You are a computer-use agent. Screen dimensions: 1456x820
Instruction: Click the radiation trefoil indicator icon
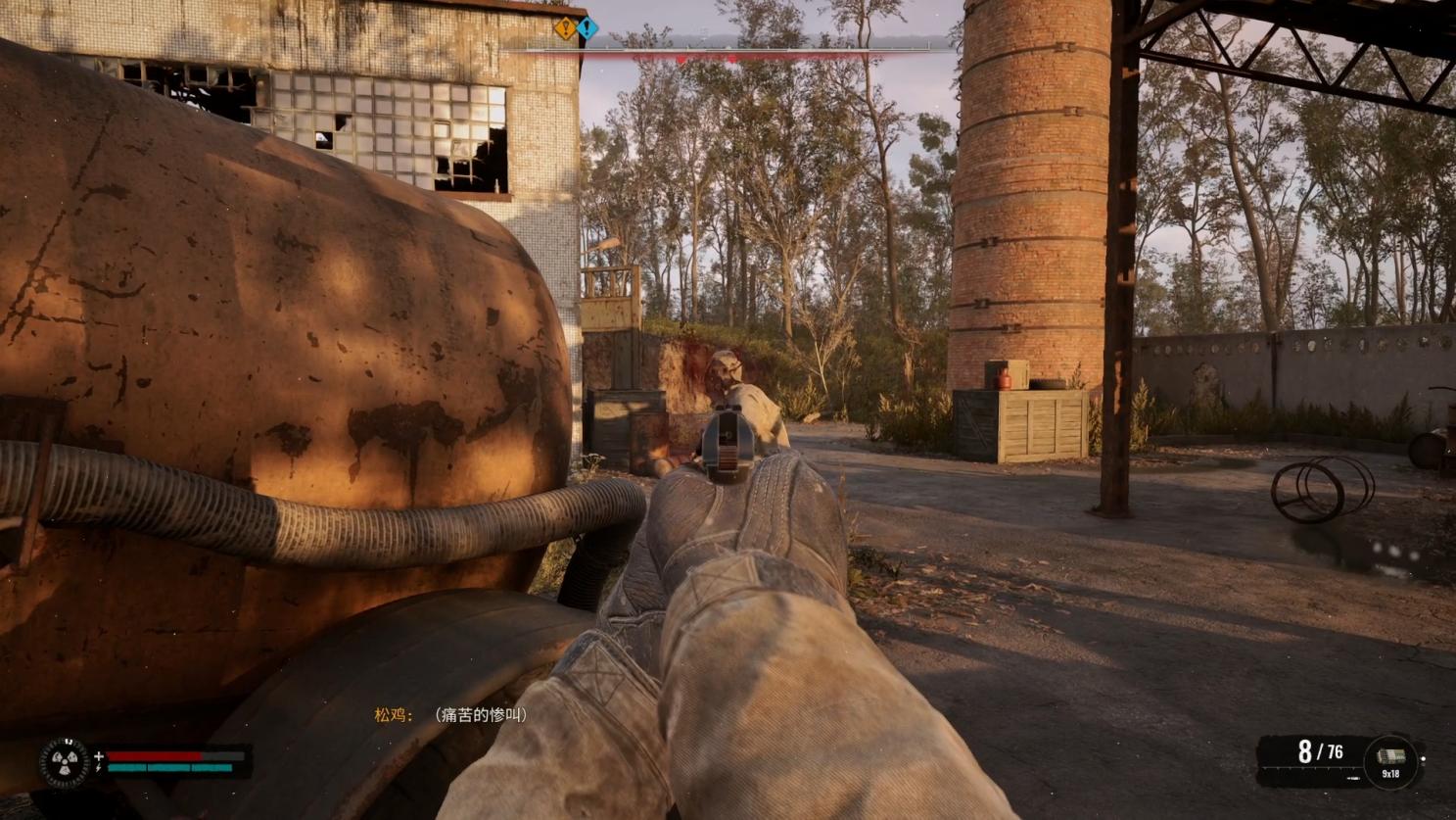coord(65,763)
